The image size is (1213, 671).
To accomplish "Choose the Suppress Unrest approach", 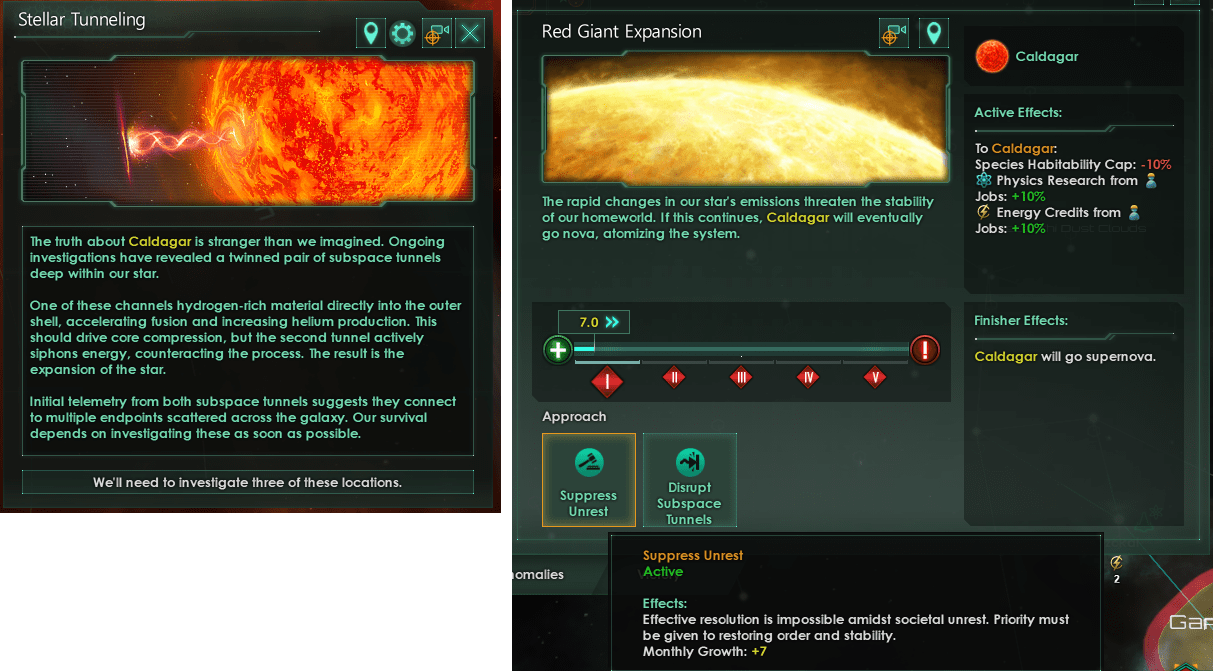I will tap(588, 480).
